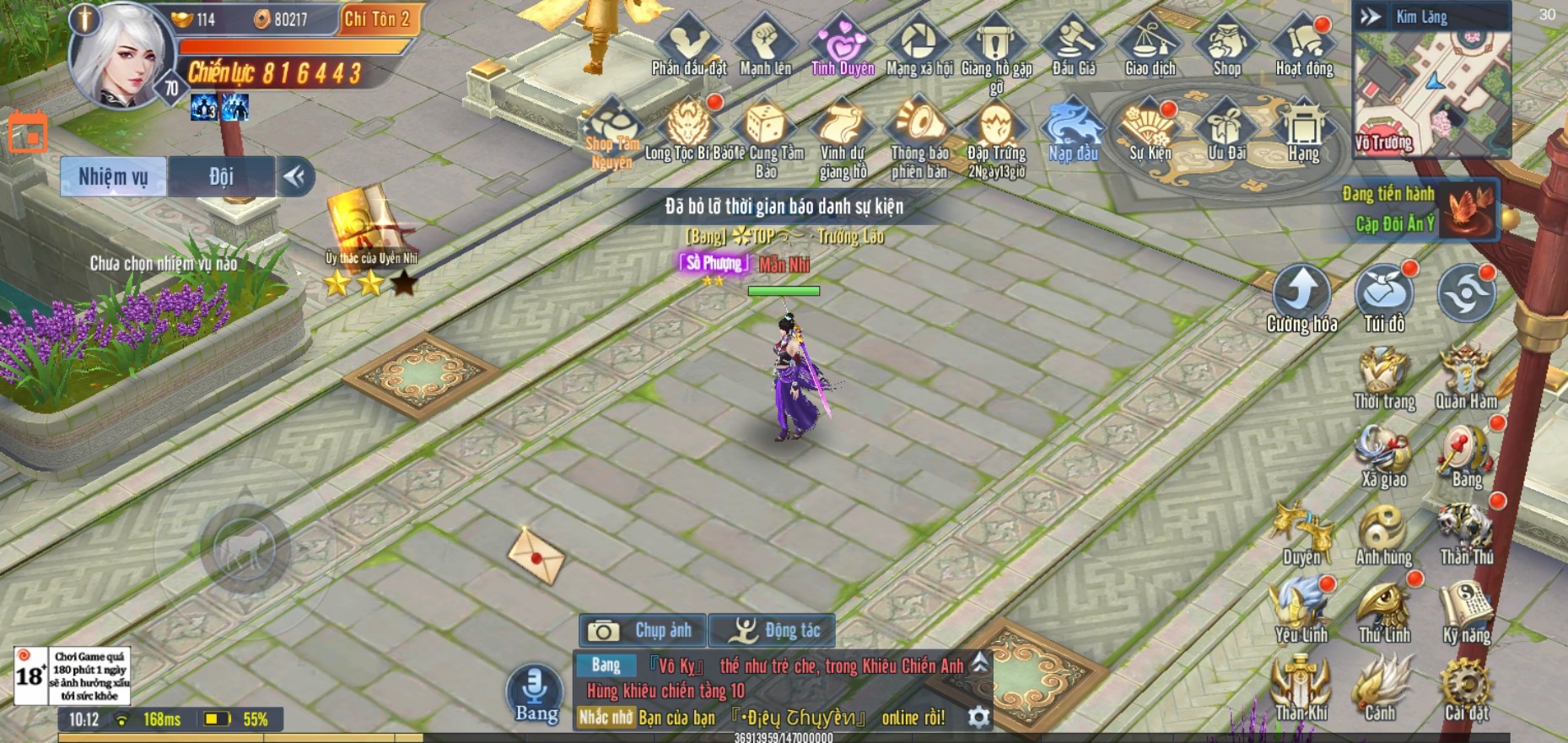Switch to the Đội tab
The image size is (1568, 743).
tap(220, 177)
